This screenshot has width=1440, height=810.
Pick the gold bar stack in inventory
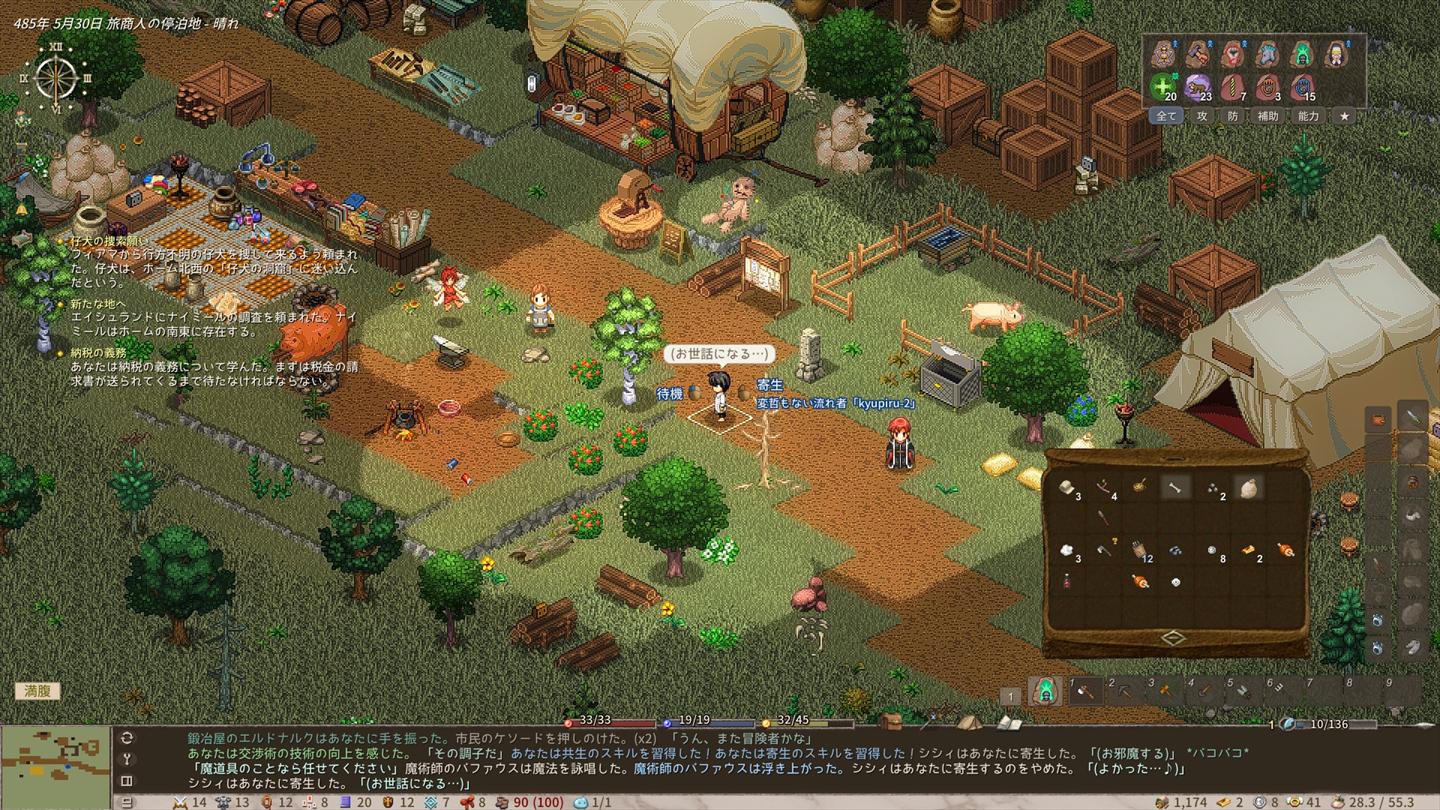tap(1248, 549)
